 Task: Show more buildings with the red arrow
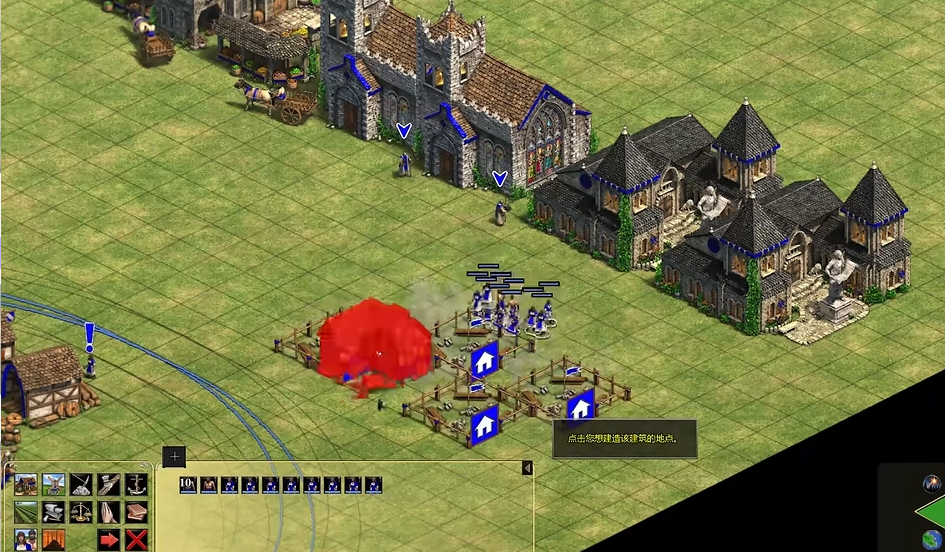point(108,540)
